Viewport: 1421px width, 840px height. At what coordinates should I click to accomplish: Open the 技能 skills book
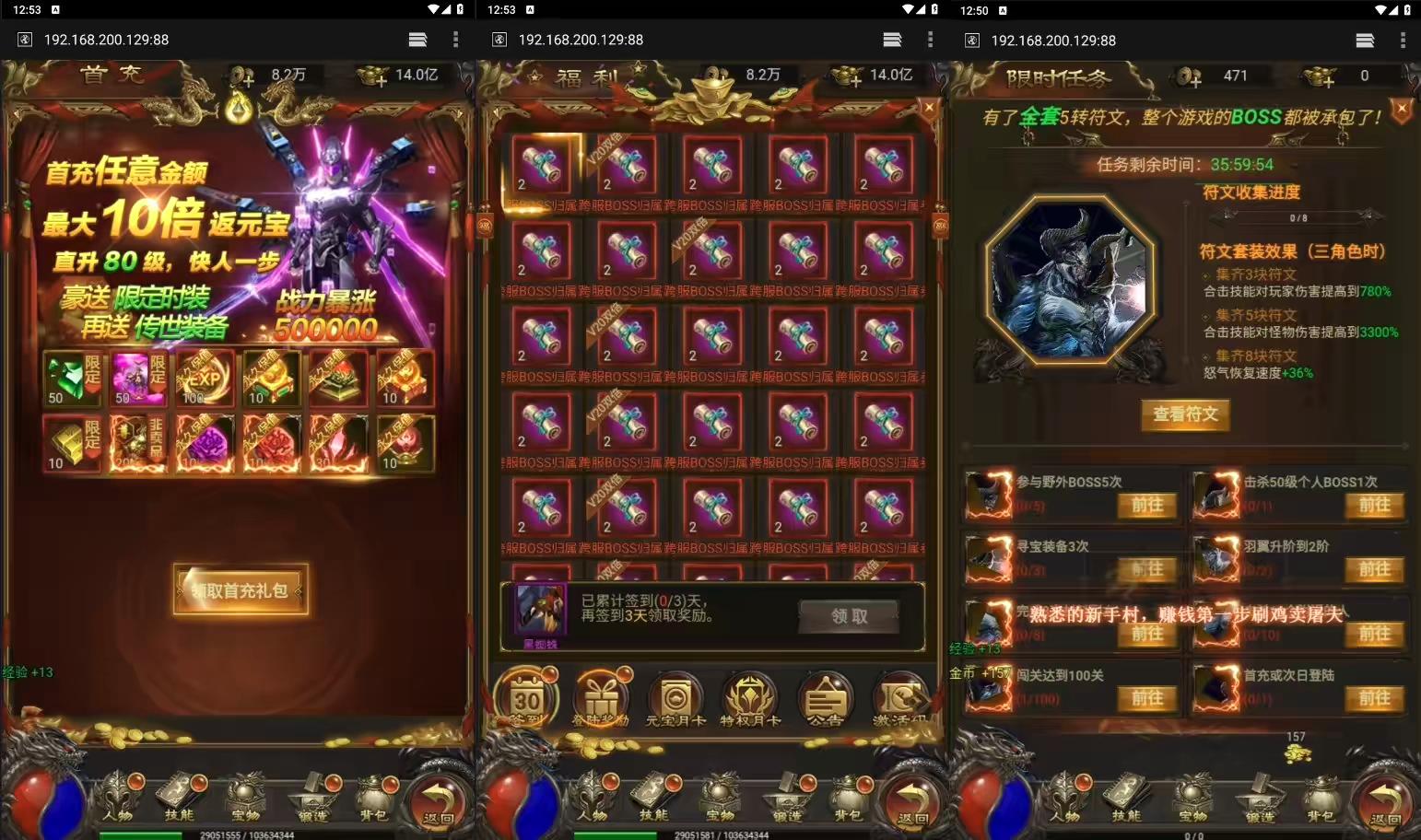point(656,799)
